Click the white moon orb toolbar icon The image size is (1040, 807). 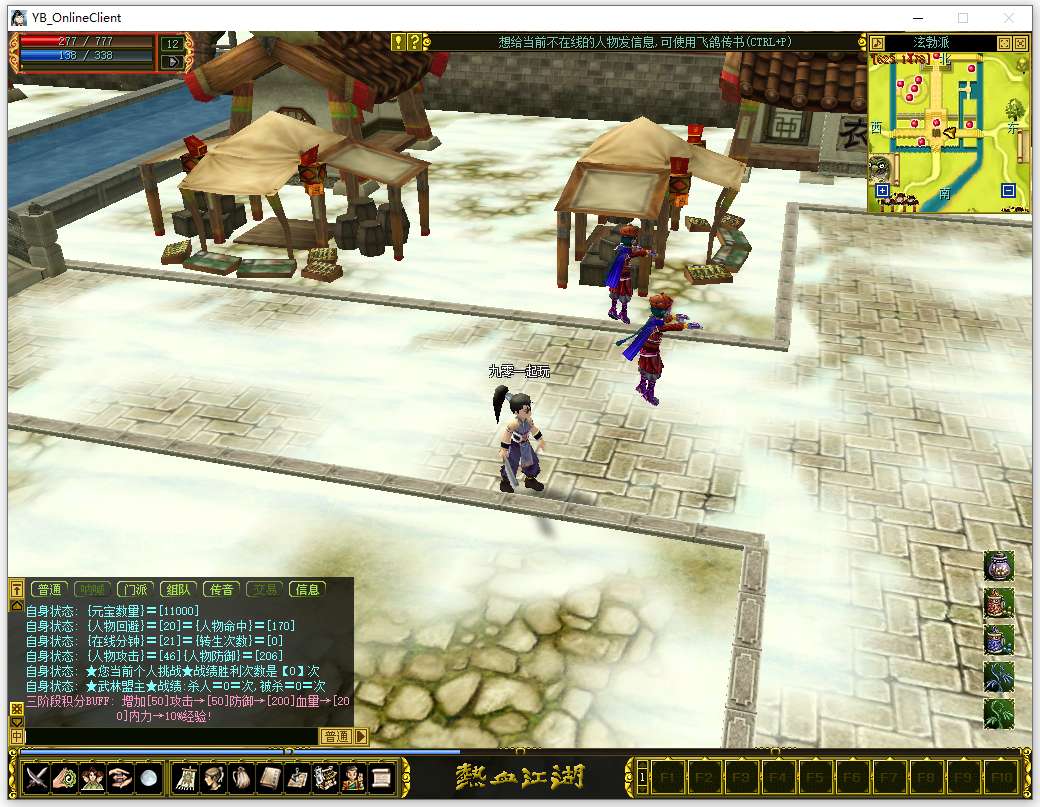click(149, 777)
